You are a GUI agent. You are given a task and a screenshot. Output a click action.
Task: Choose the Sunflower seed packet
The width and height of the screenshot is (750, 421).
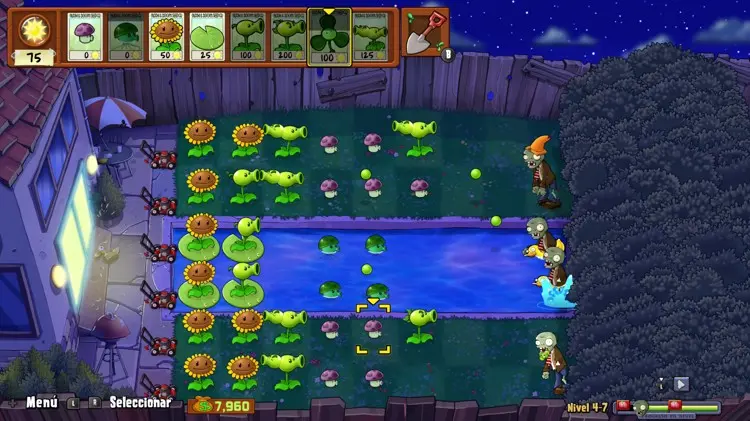pos(167,37)
